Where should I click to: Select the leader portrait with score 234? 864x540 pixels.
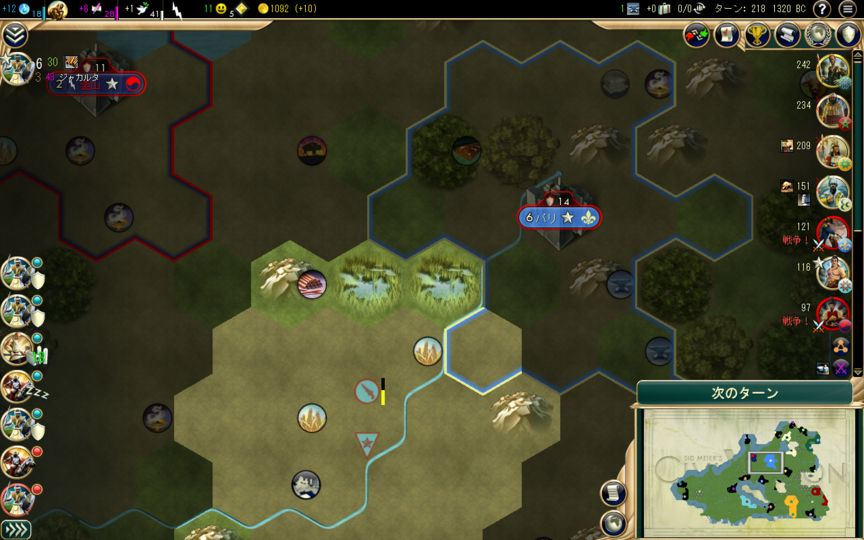(832, 111)
